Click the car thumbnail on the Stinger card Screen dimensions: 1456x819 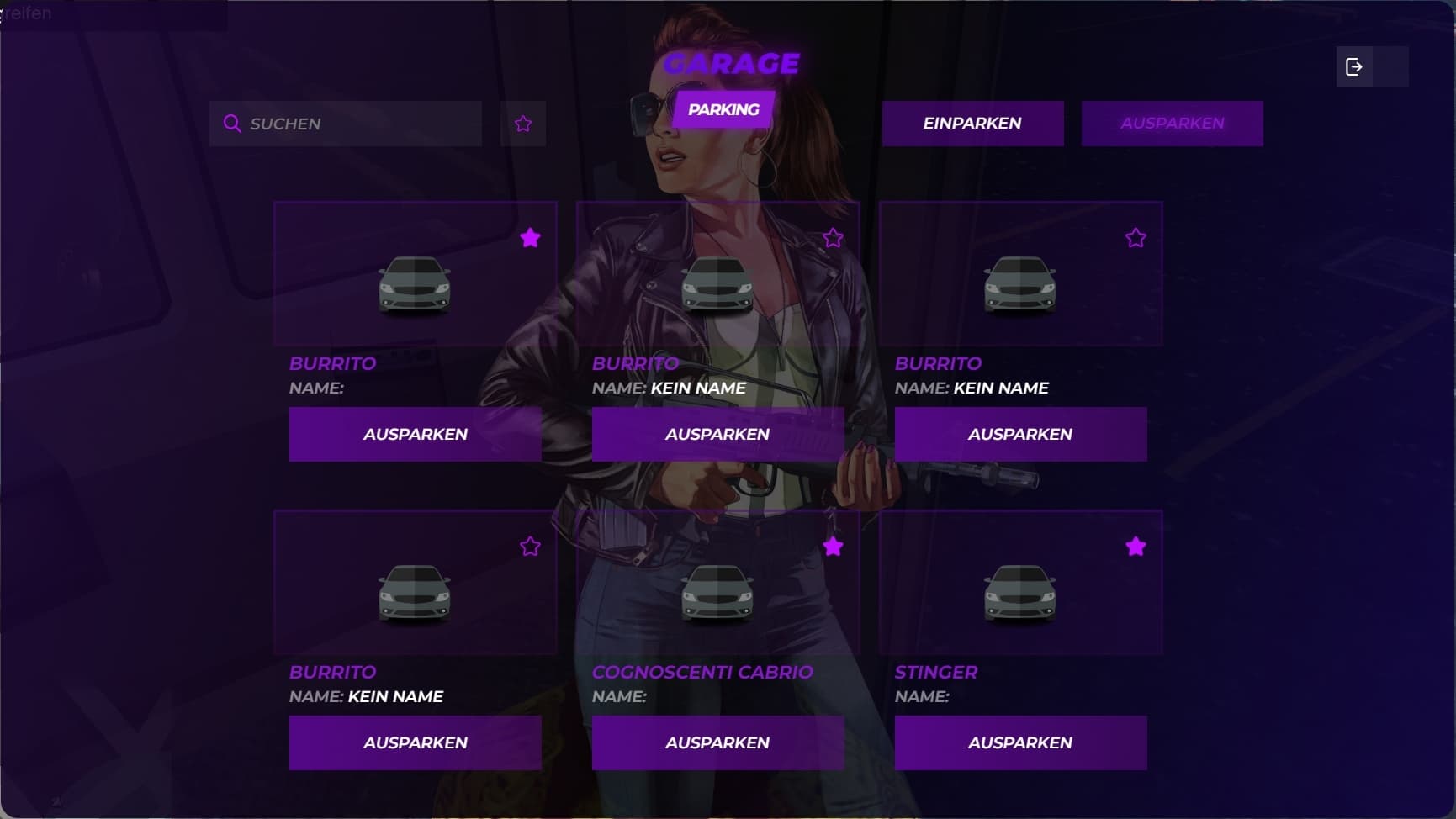[1020, 594]
